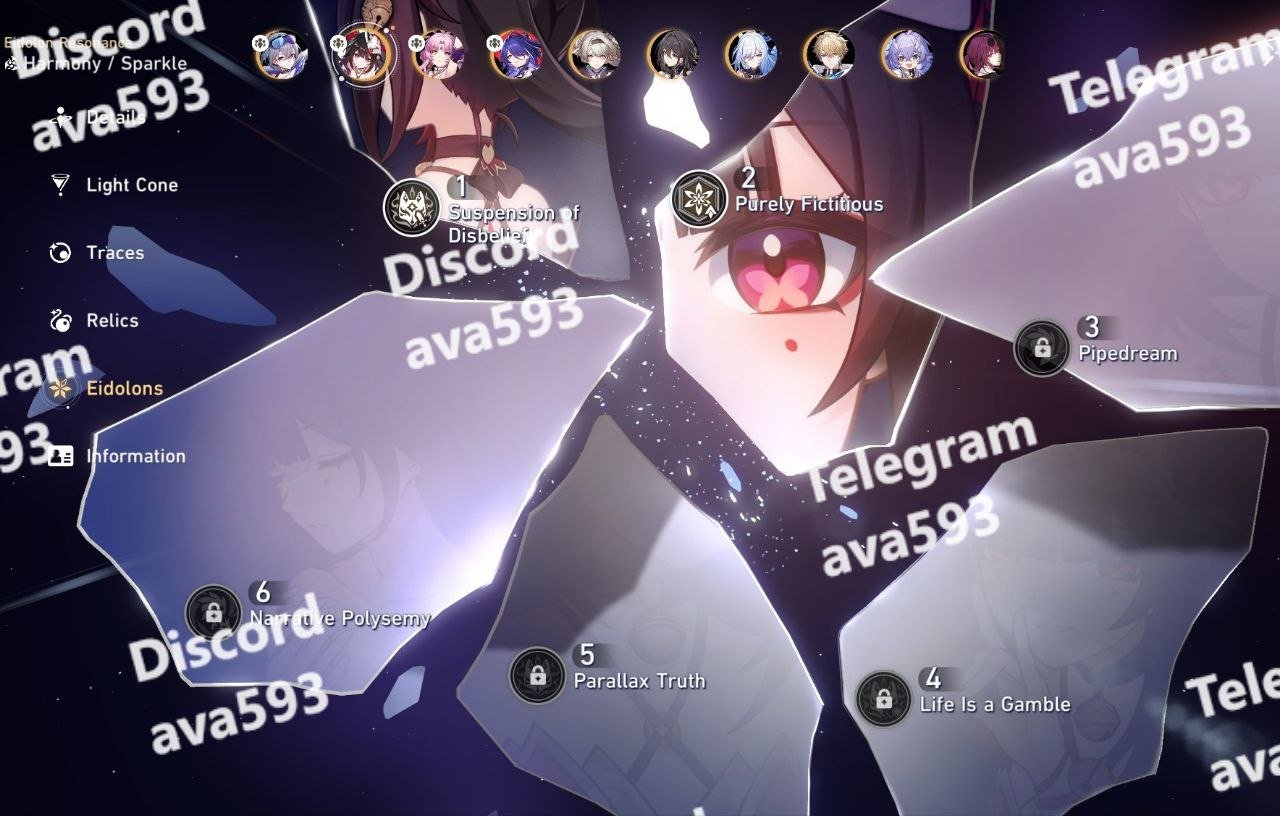Go to the Traces section
The image size is (1280, 816).
point(114,253)
